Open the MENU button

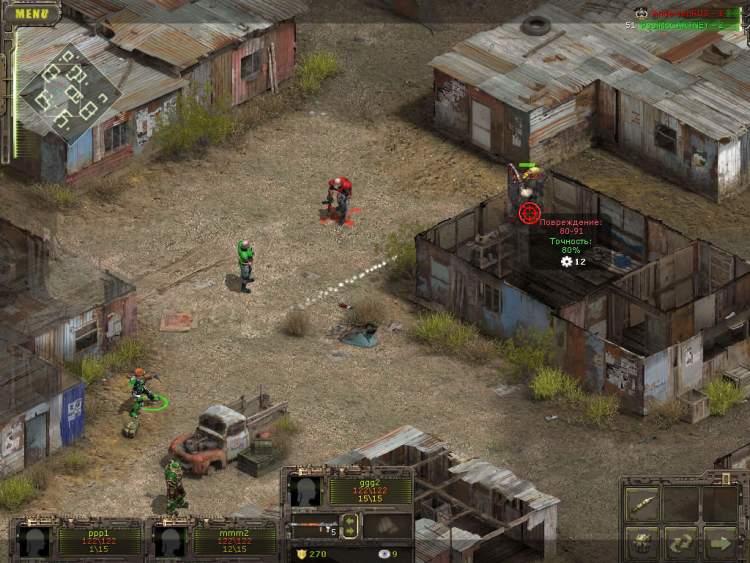pos(31,13)
